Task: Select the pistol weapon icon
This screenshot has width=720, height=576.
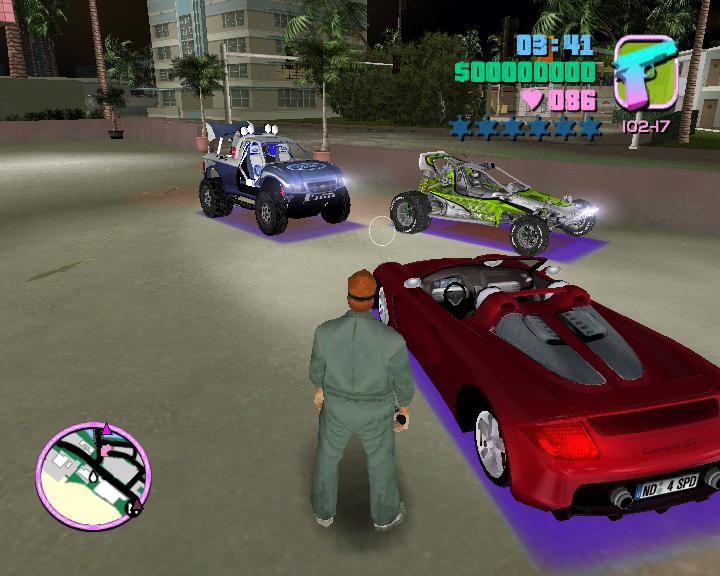Action: point(645,73)
